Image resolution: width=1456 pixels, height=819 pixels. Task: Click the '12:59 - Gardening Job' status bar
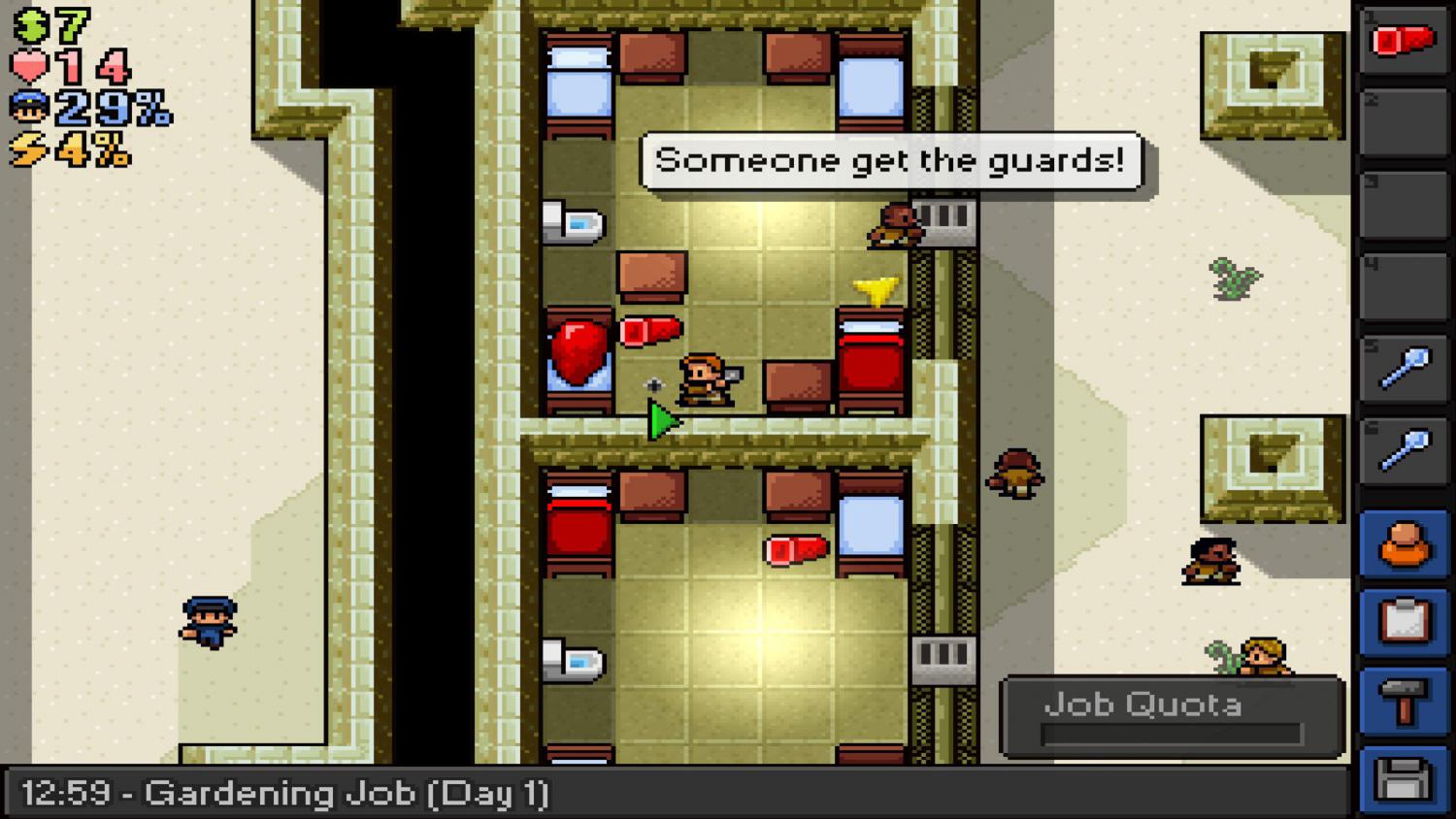click(286, 793)
